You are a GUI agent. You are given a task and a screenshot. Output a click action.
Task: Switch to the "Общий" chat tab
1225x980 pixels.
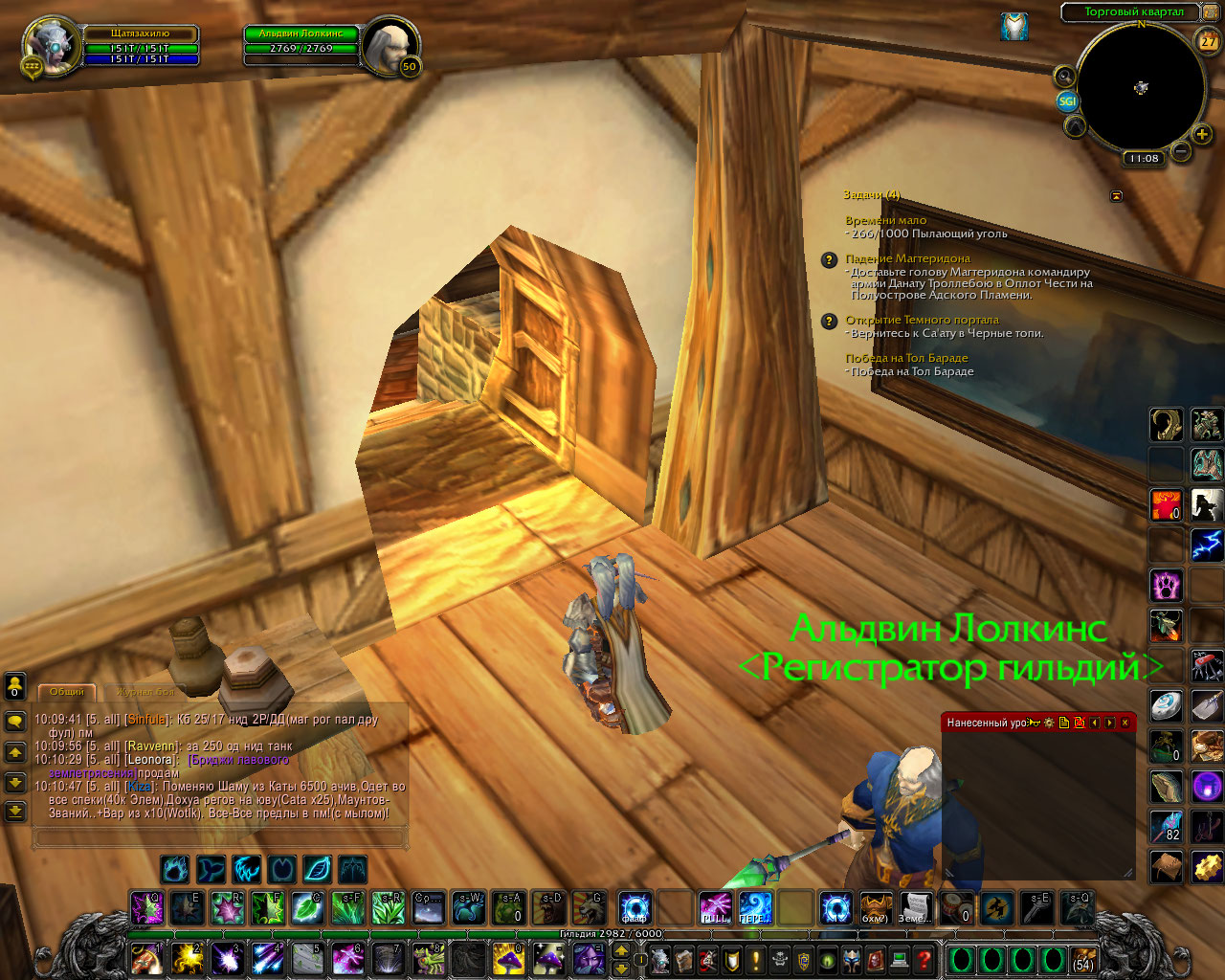point(67,691)
